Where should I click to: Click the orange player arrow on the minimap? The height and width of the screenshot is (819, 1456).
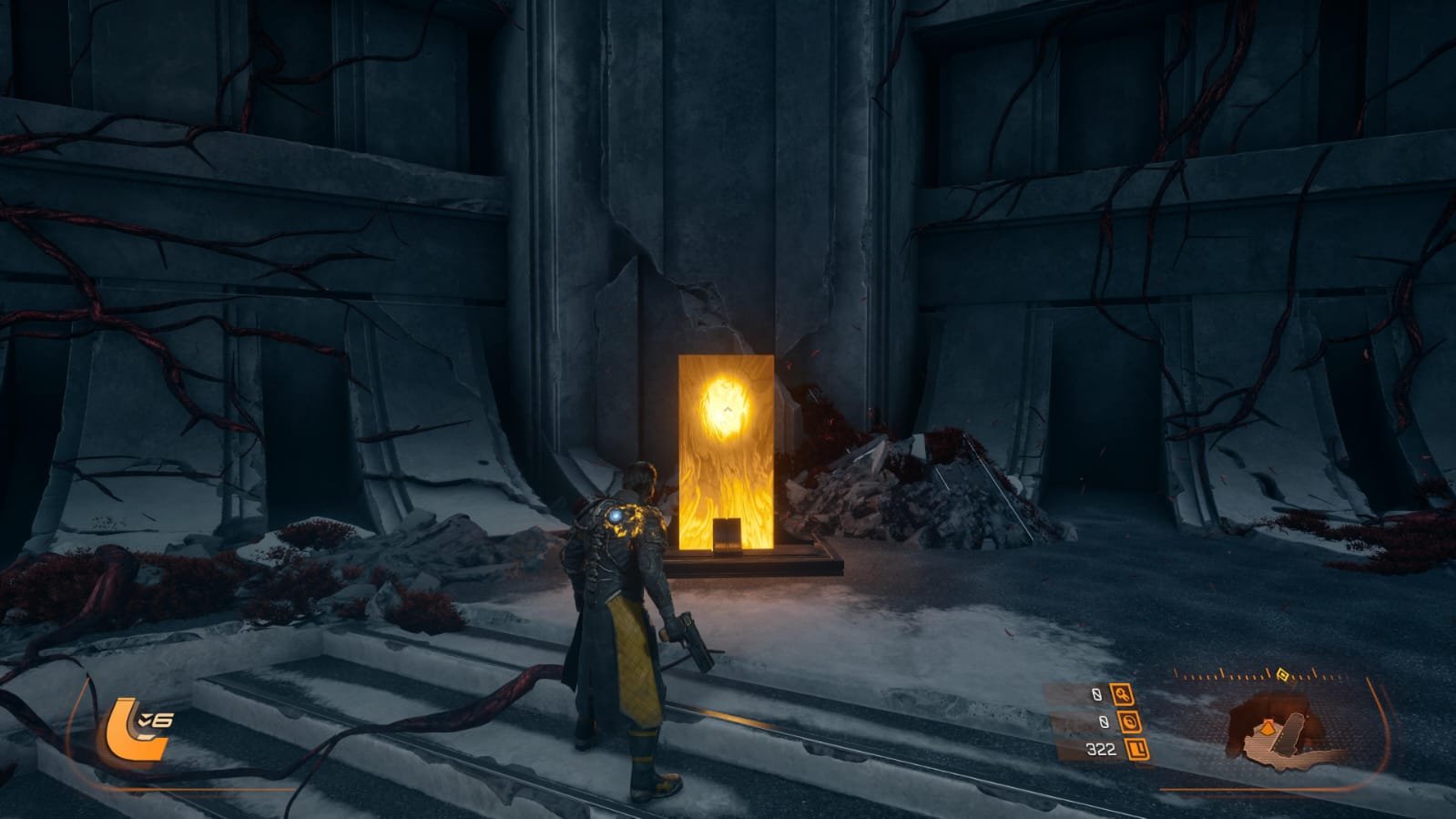(1267, 727)
